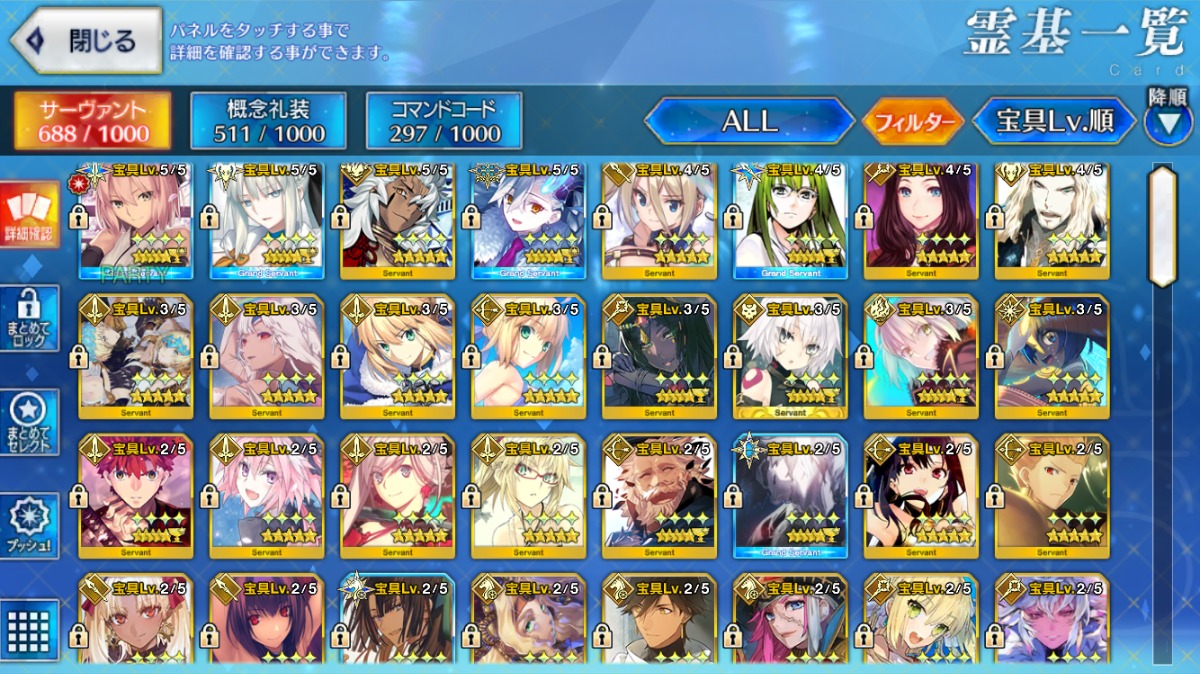Image resolution: width=1200 pixels, height=674 pixels.
Task: Activate the 詳細確認 mode button
Action: tap(29, 214)
